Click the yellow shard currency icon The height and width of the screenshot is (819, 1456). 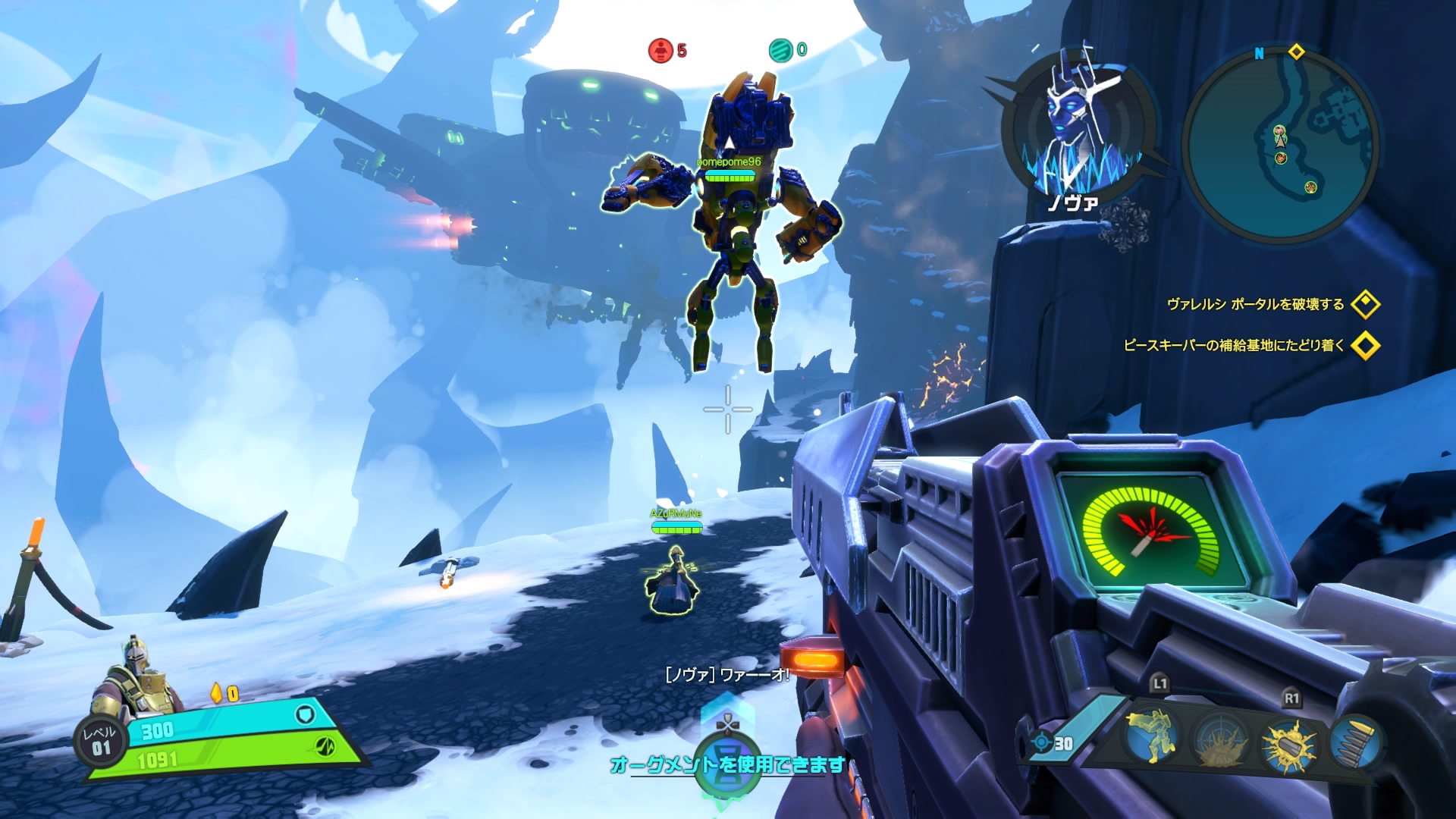[216, 693]
